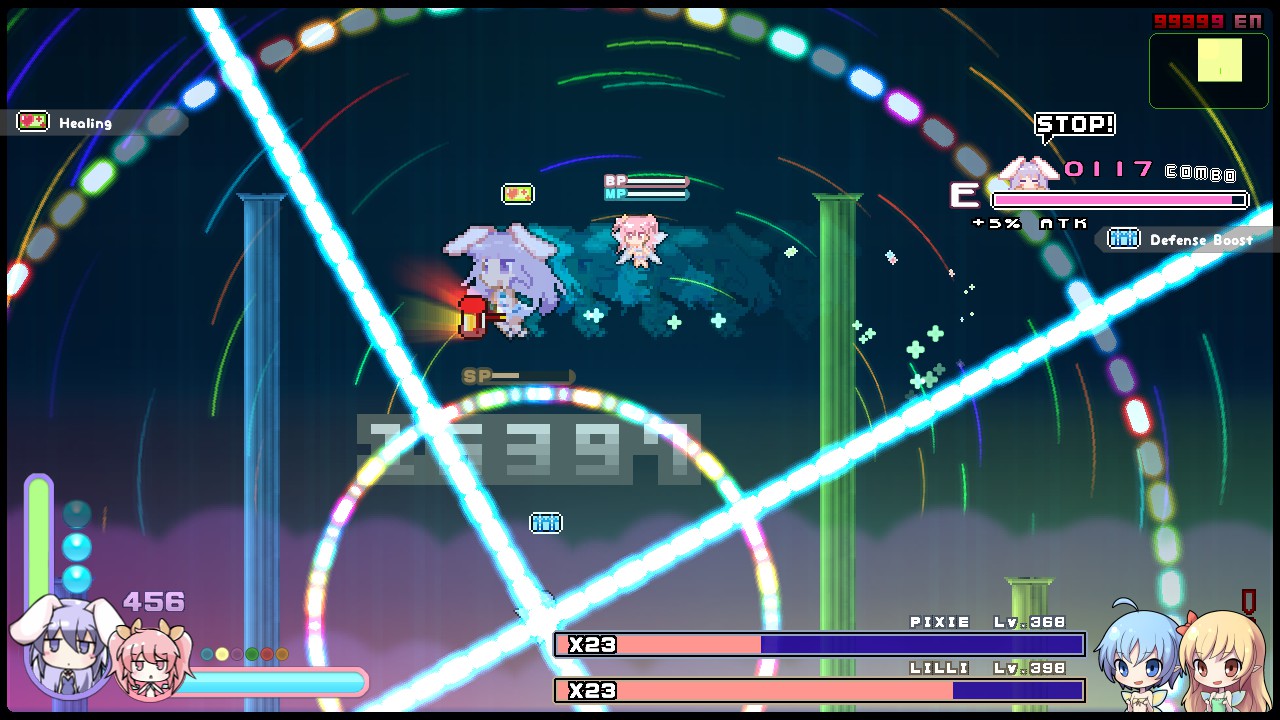Open the STOP! speech bubble
This screenshot has width=1280, height=720.
tap(1076, 124)
